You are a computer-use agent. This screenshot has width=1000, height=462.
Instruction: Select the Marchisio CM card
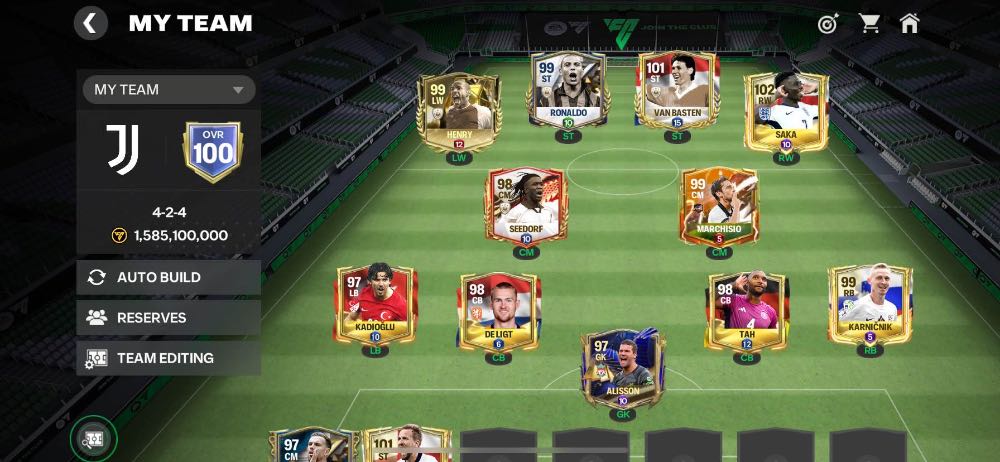719,206
